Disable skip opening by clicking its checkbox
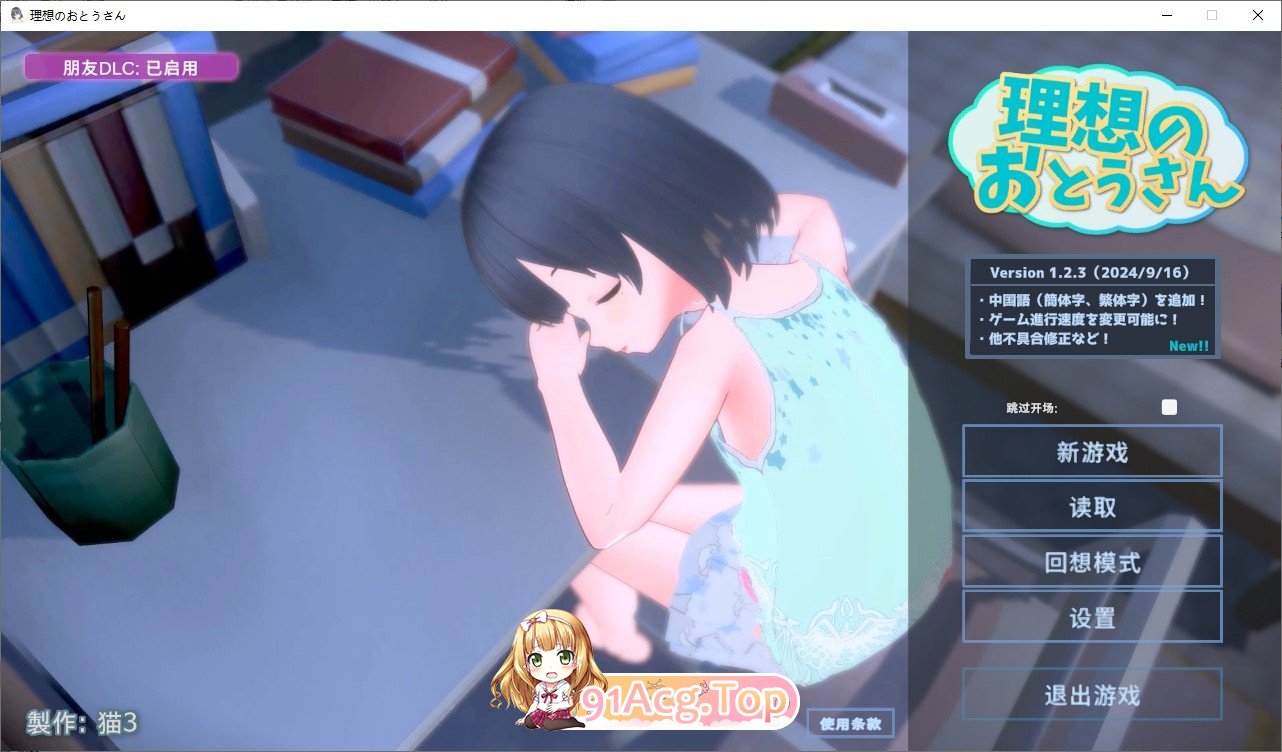This screenshot has width=1282, height=752. pyautogui.click(x=1169, y=407)
